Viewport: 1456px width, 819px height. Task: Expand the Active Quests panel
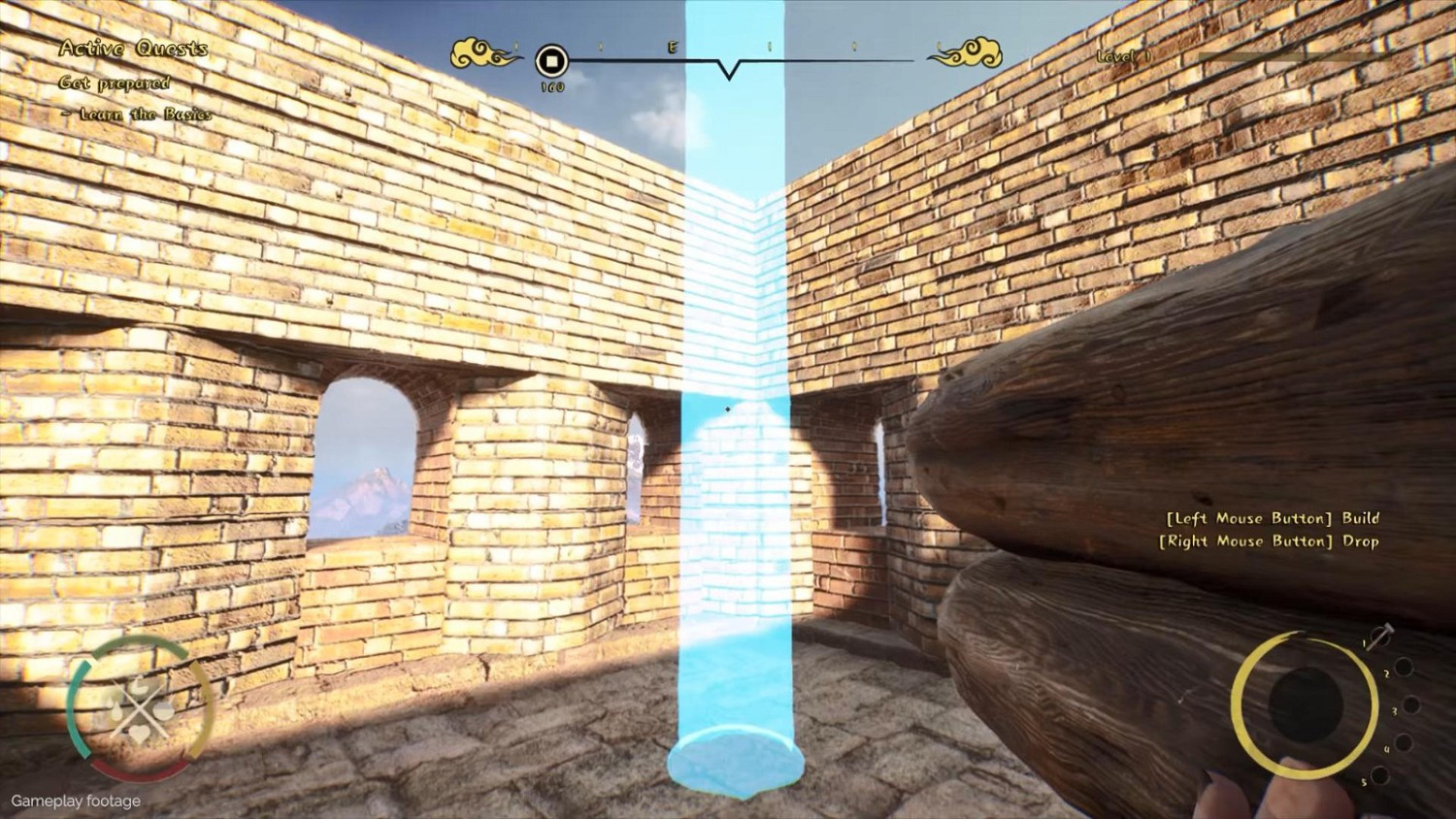(133, 49)
